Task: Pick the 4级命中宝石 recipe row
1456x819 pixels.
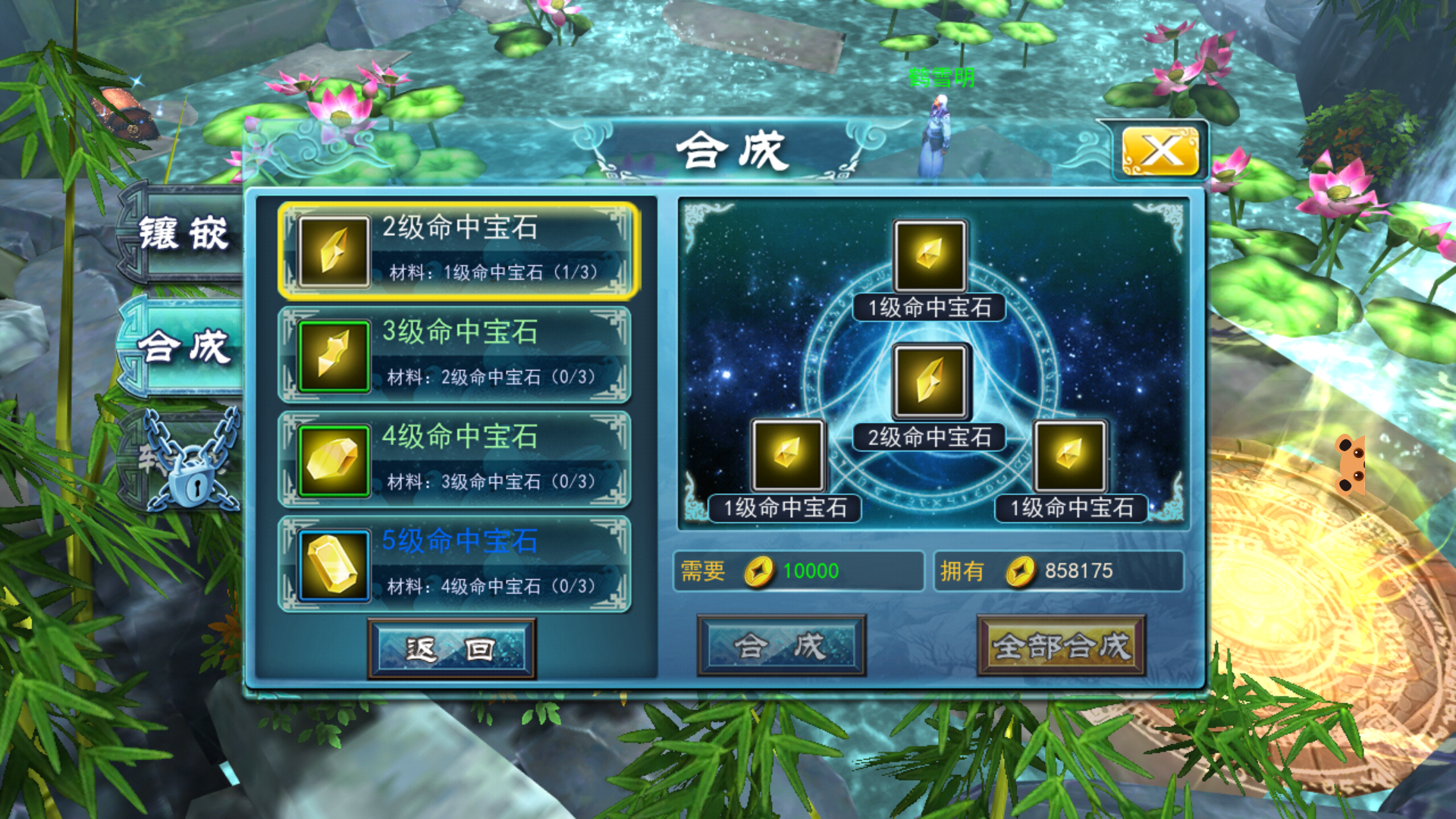Action: [457, 460]
